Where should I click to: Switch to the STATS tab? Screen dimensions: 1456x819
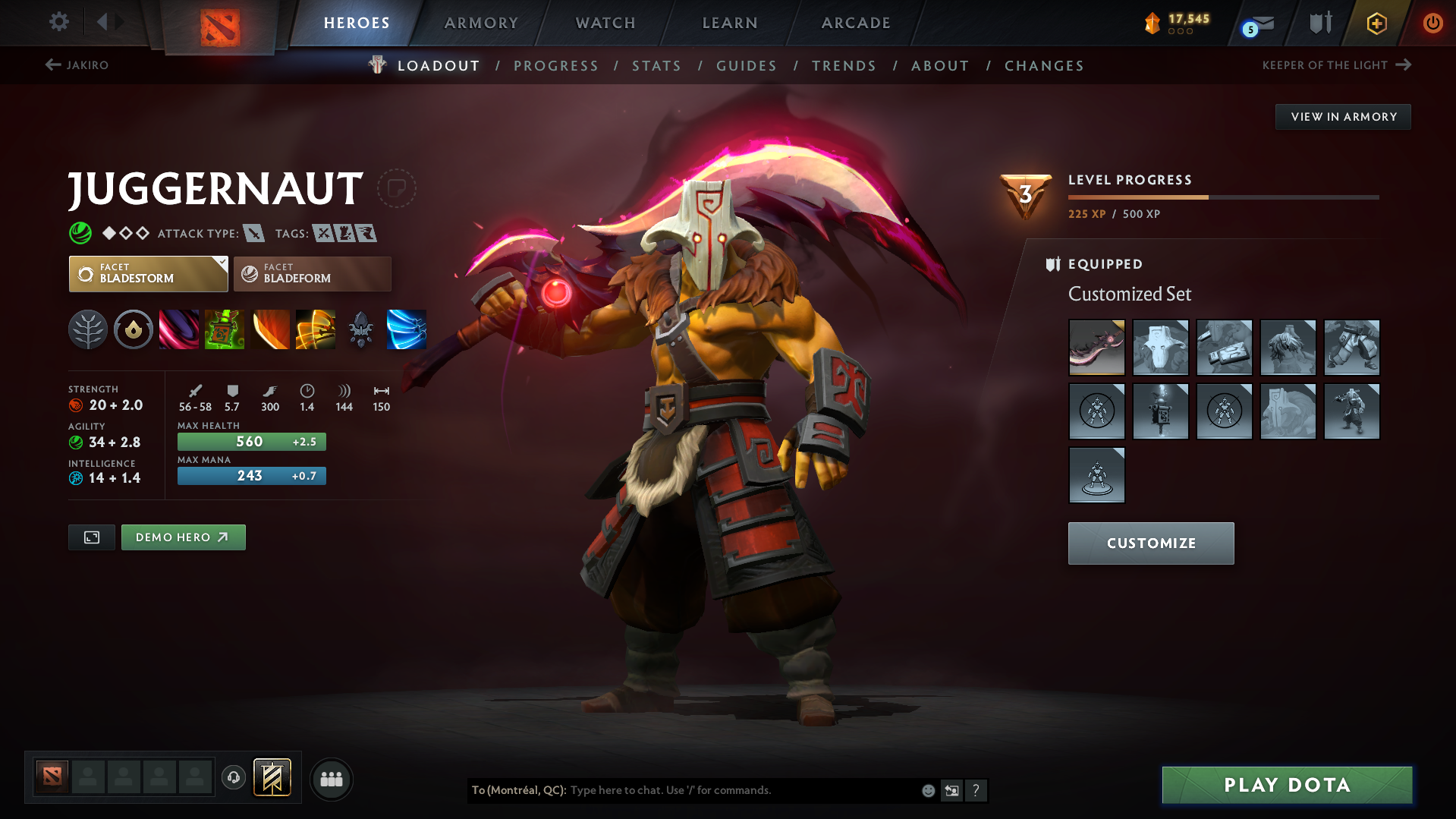(656, 66)
